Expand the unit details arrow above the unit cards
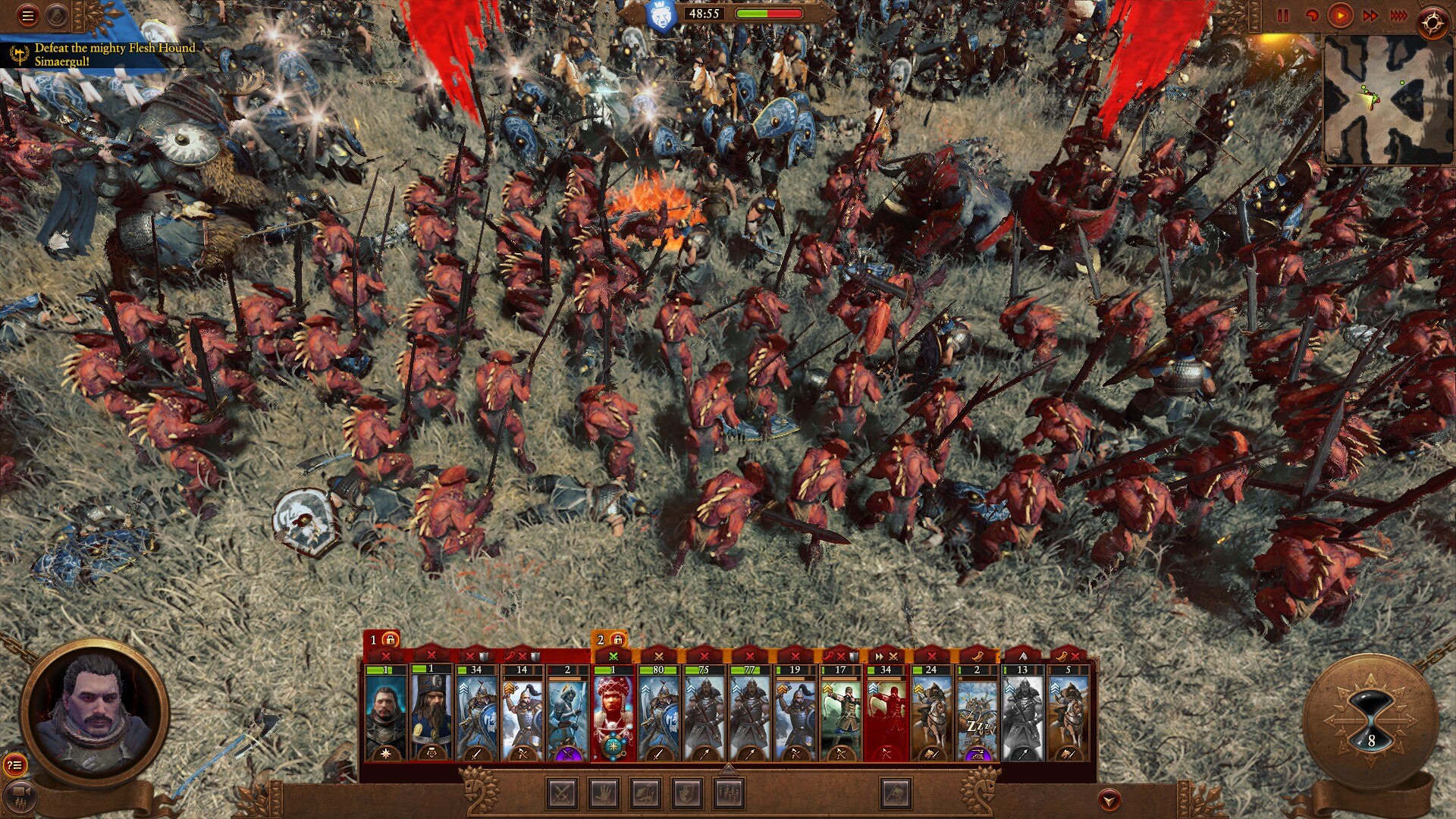The image size is (1456, 819). point(728,770)
